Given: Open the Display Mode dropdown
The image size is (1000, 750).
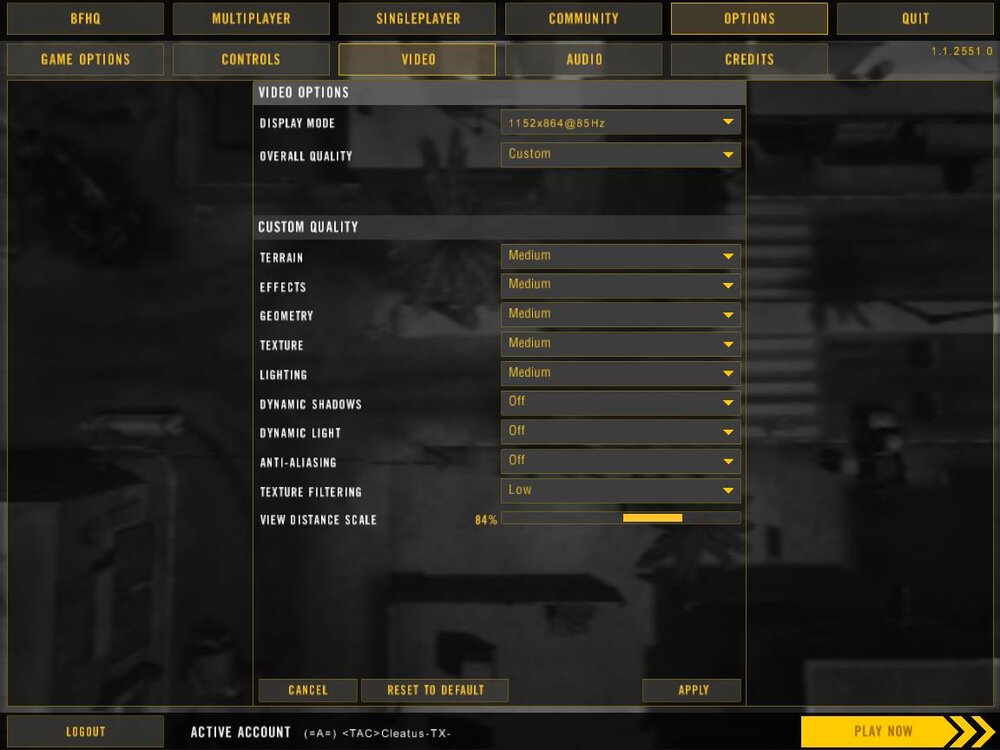Looking at the screenshot, I should (620, 123).
